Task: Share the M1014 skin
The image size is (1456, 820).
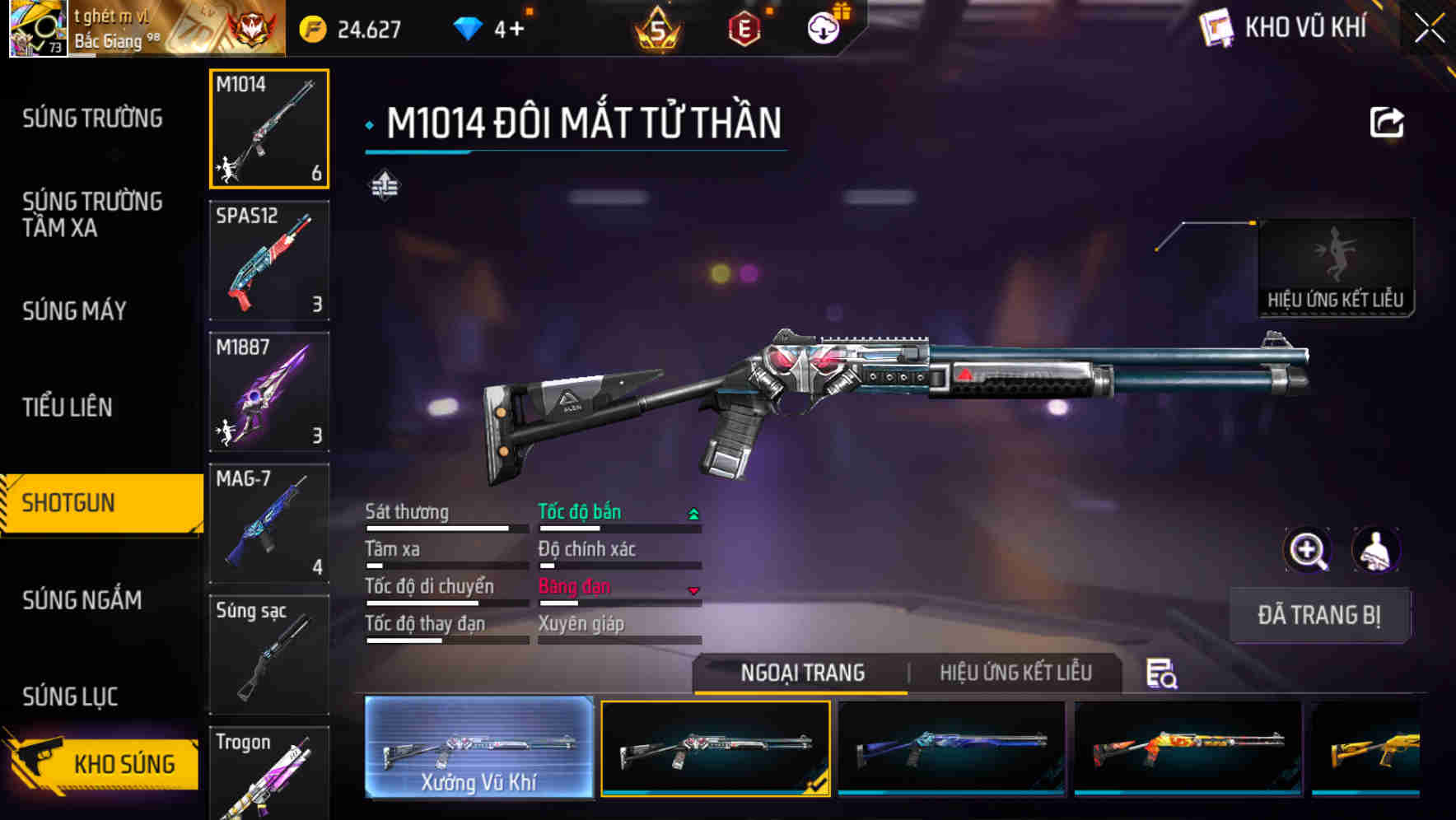Action: [x=1386, y=123]
